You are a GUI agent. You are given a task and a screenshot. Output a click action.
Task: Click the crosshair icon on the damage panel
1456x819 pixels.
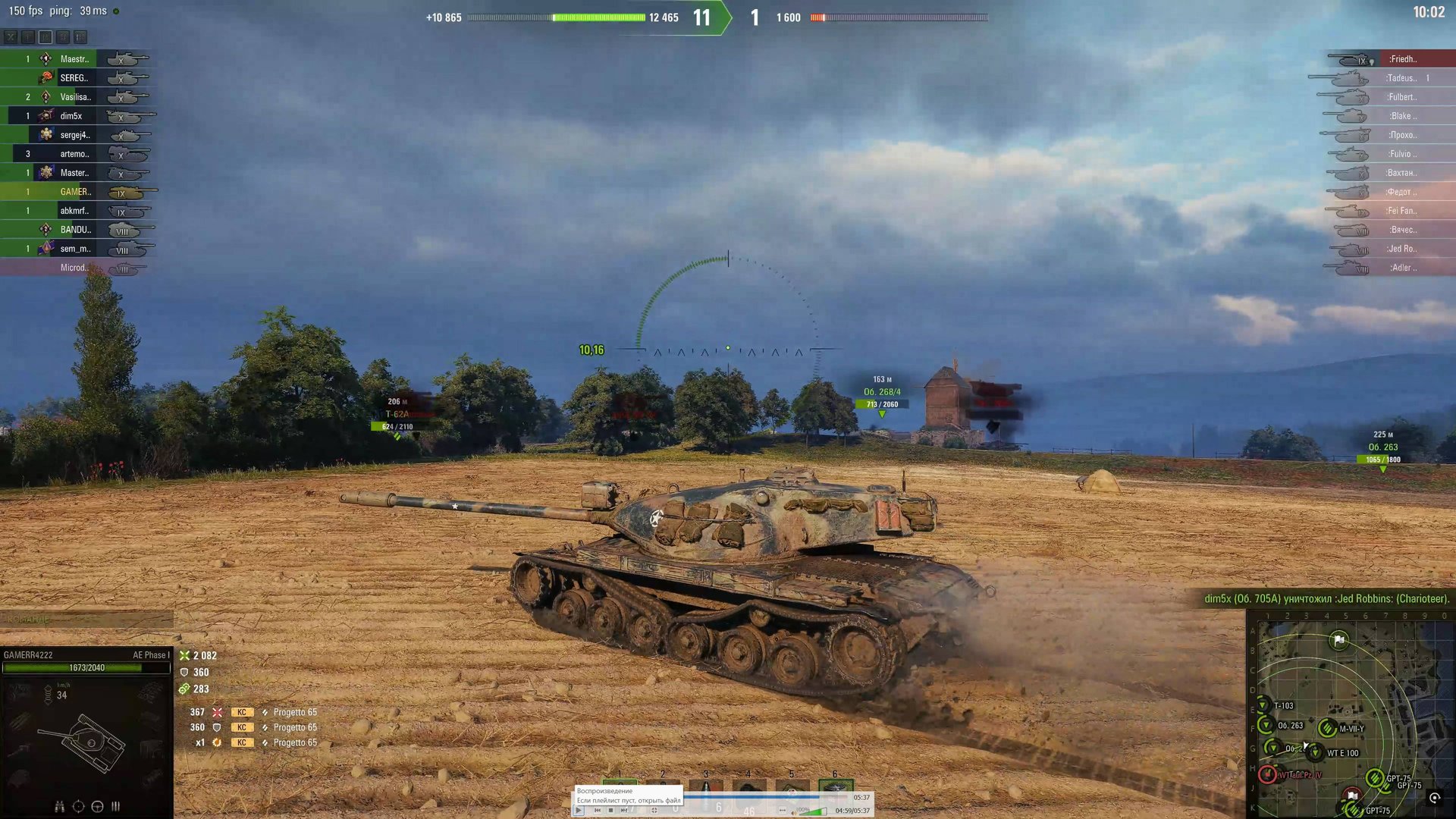(x=78, y=806)
